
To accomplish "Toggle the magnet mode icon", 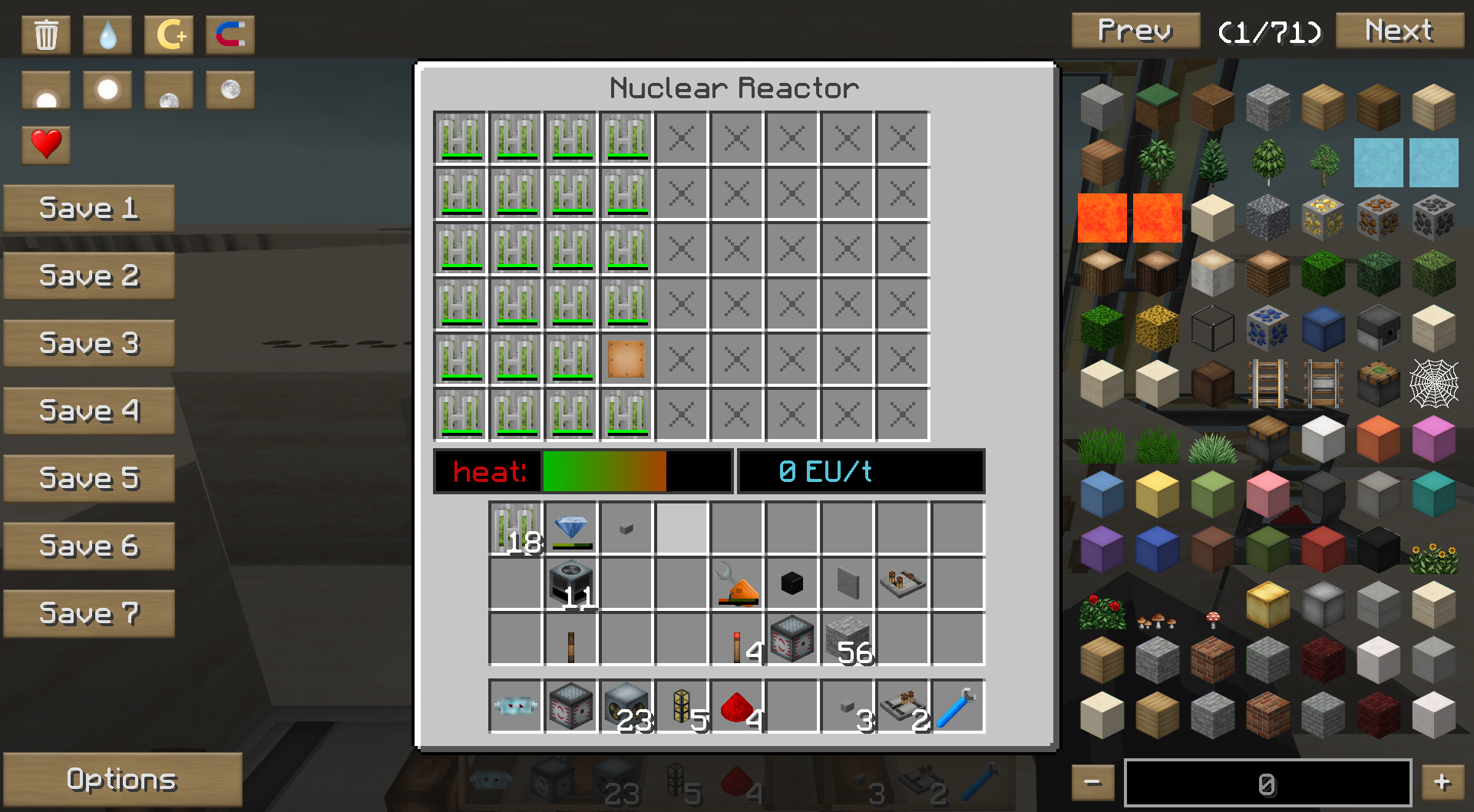I will point(230,35).
